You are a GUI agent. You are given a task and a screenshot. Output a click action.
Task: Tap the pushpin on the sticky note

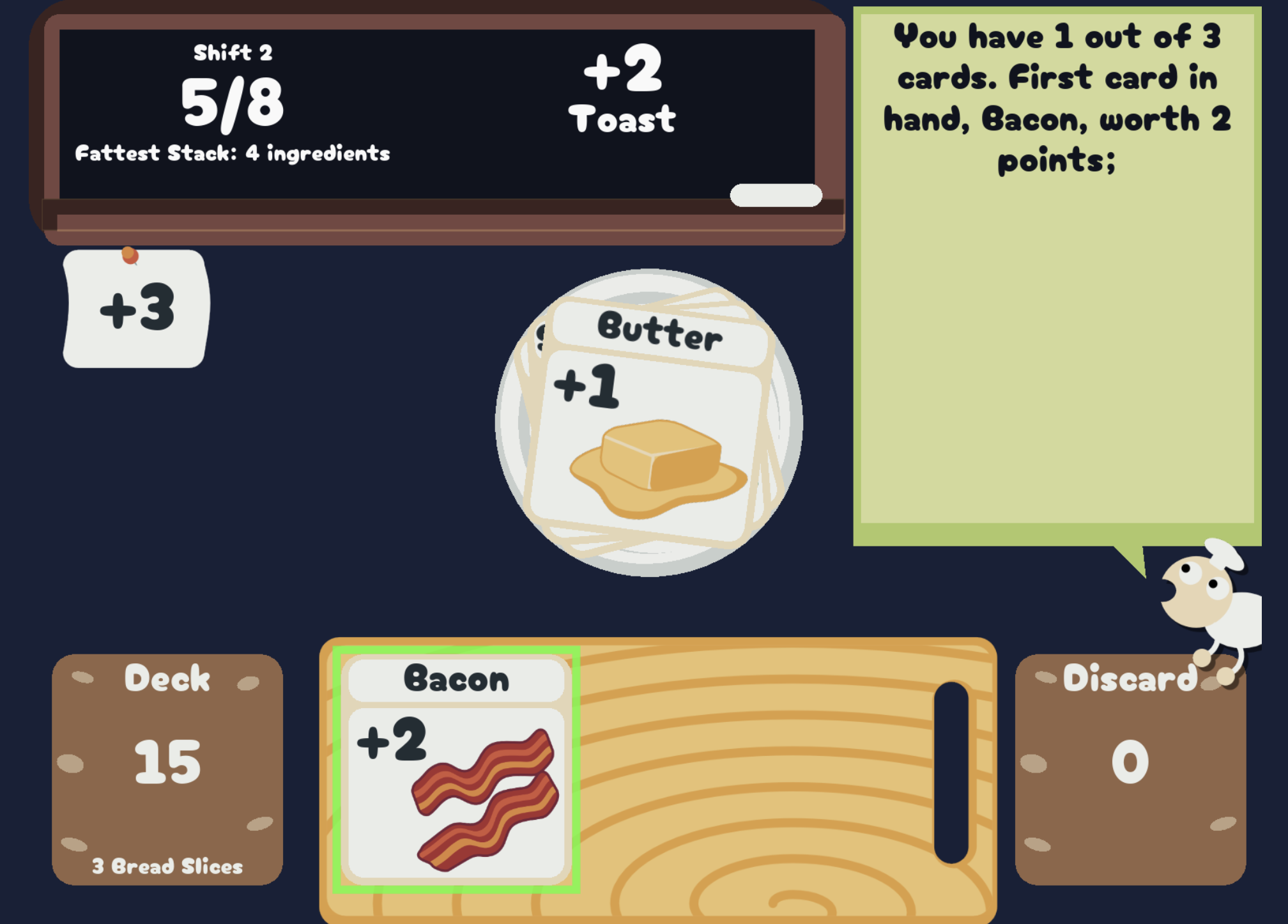pos(129,254)
